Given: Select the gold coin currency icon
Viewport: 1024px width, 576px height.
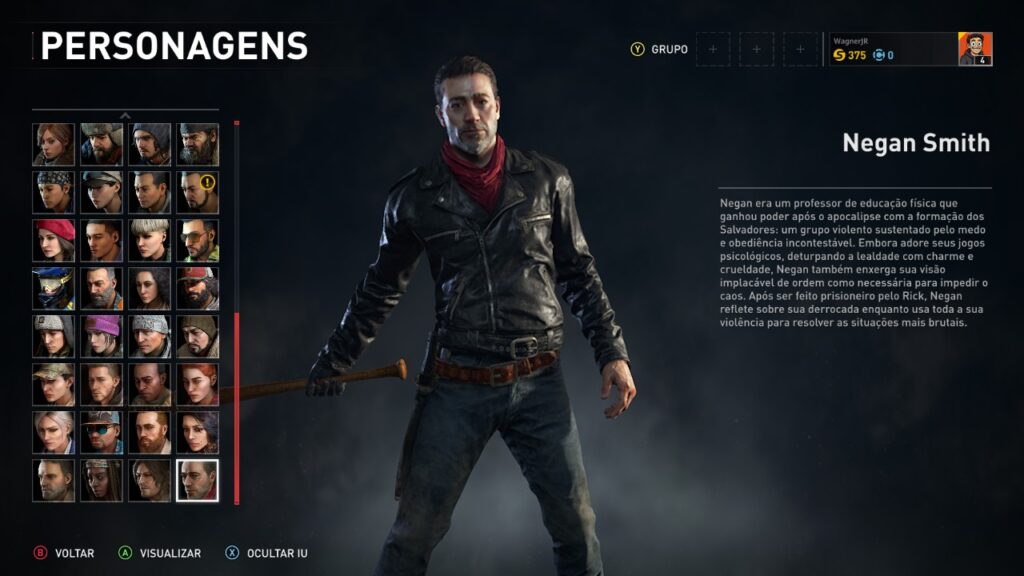Looking at the screenshot, I should (839, 56).
